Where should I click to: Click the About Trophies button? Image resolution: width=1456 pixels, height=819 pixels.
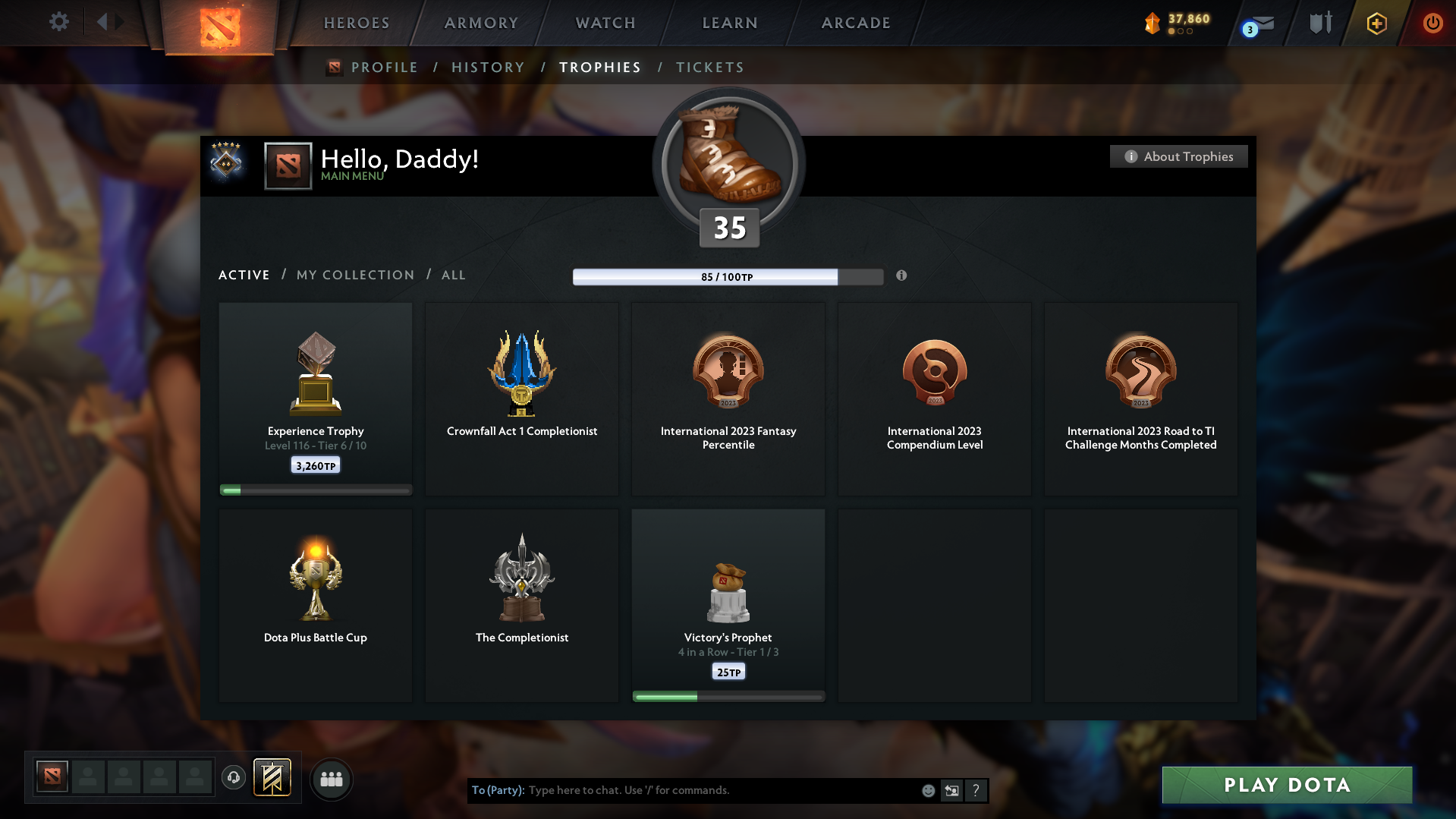[1178, 156]
